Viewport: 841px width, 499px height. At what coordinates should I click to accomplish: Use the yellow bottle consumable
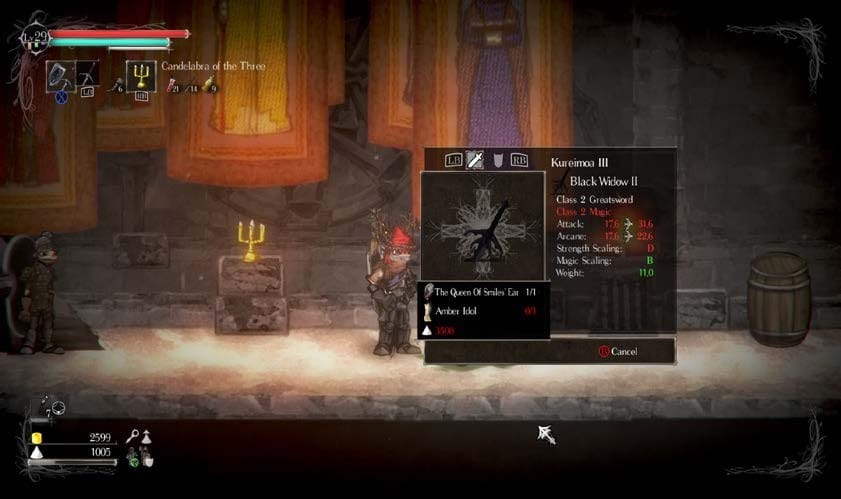(211, 86)
